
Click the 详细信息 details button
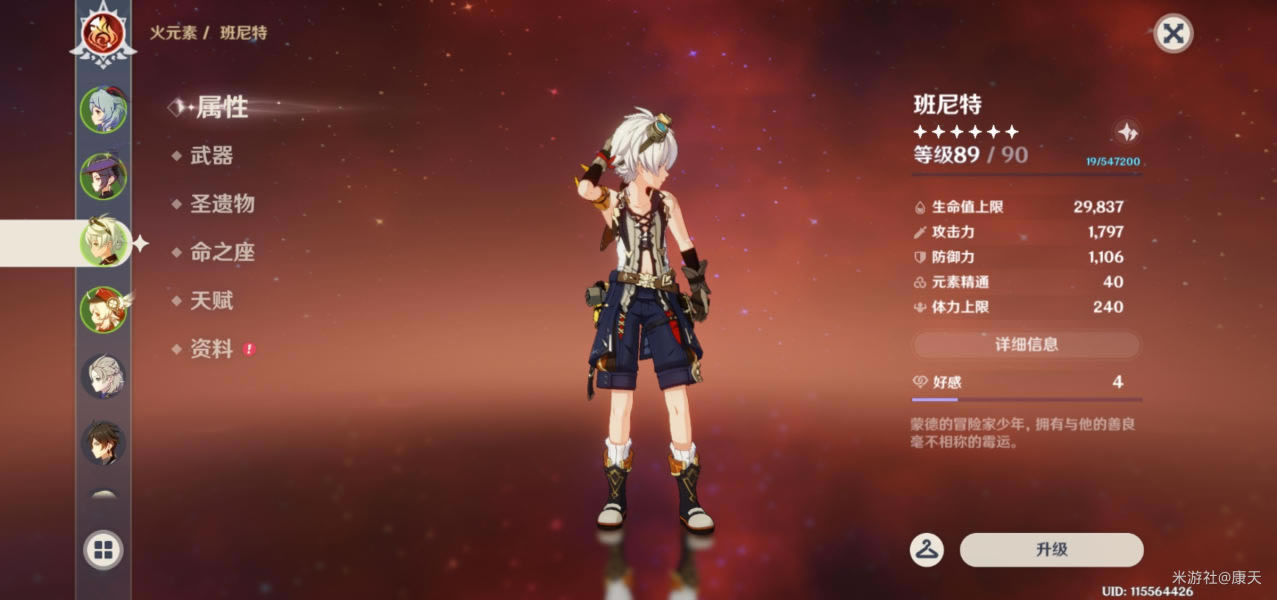[x=1026, y=345]
